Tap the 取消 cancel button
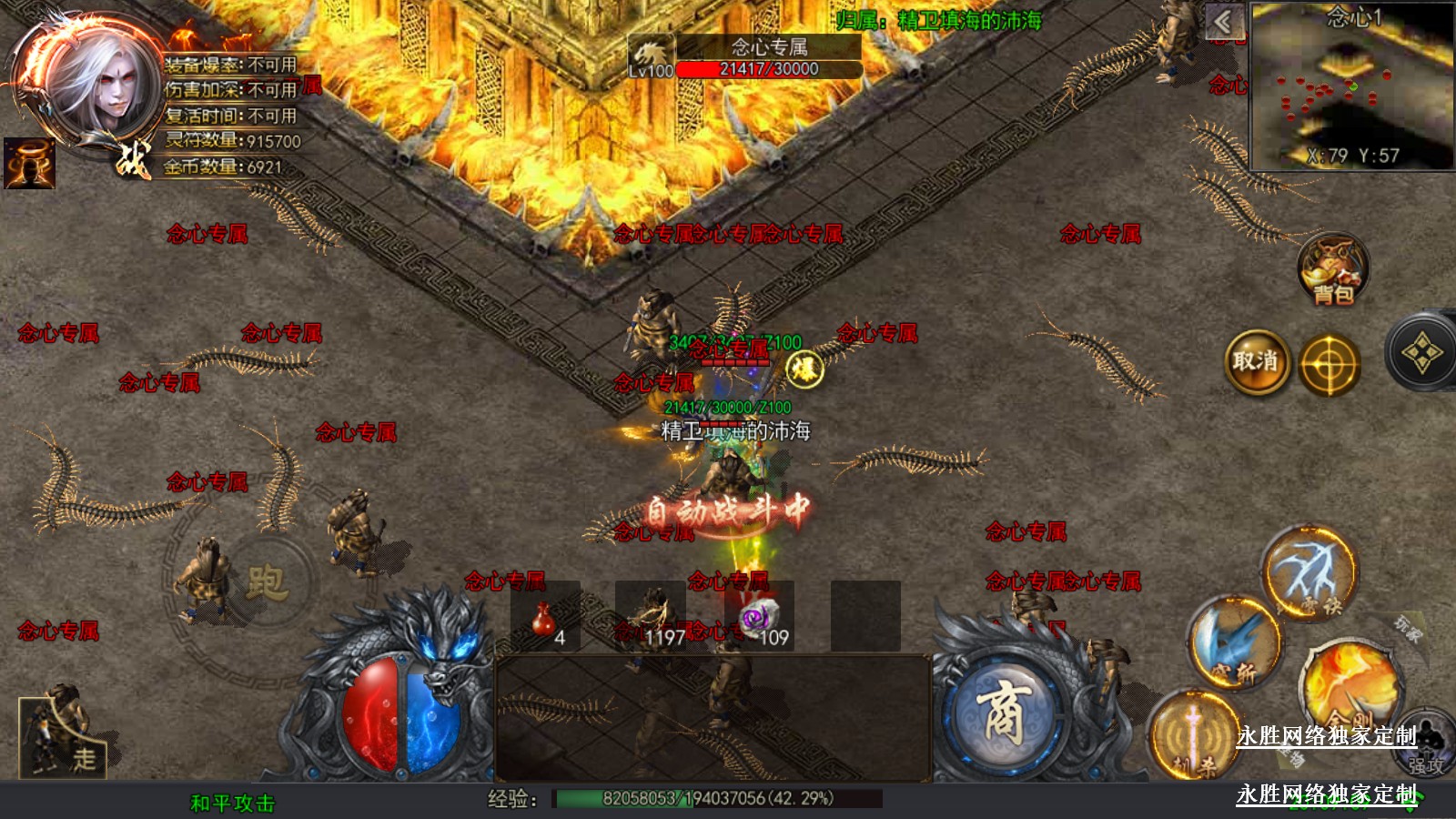Image resolution: width=1456 pixels, height=819 pixels. pos(1257,362)
